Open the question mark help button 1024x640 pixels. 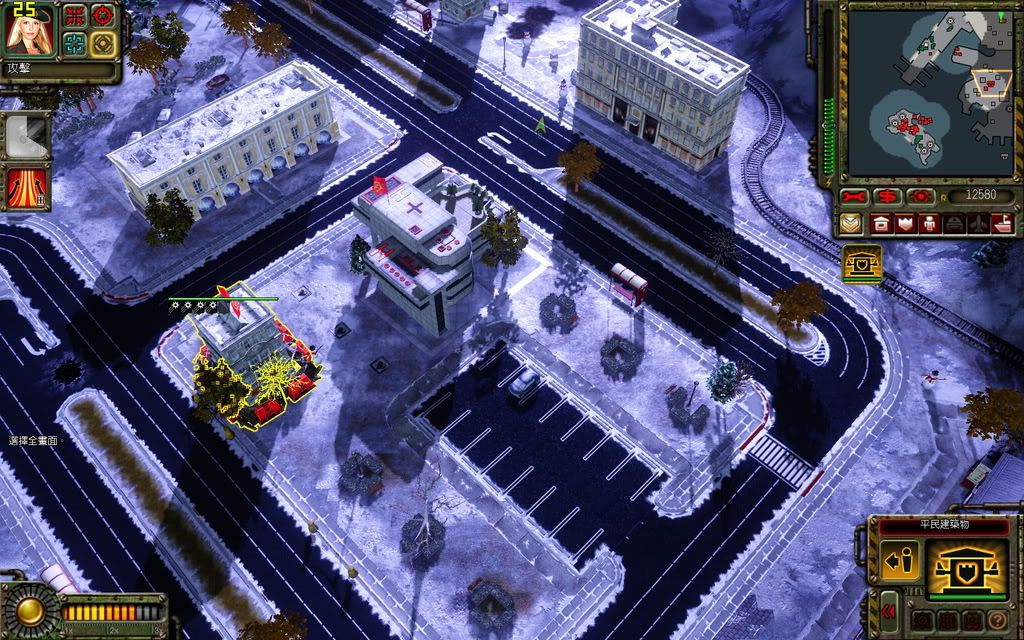click(996, 620)
